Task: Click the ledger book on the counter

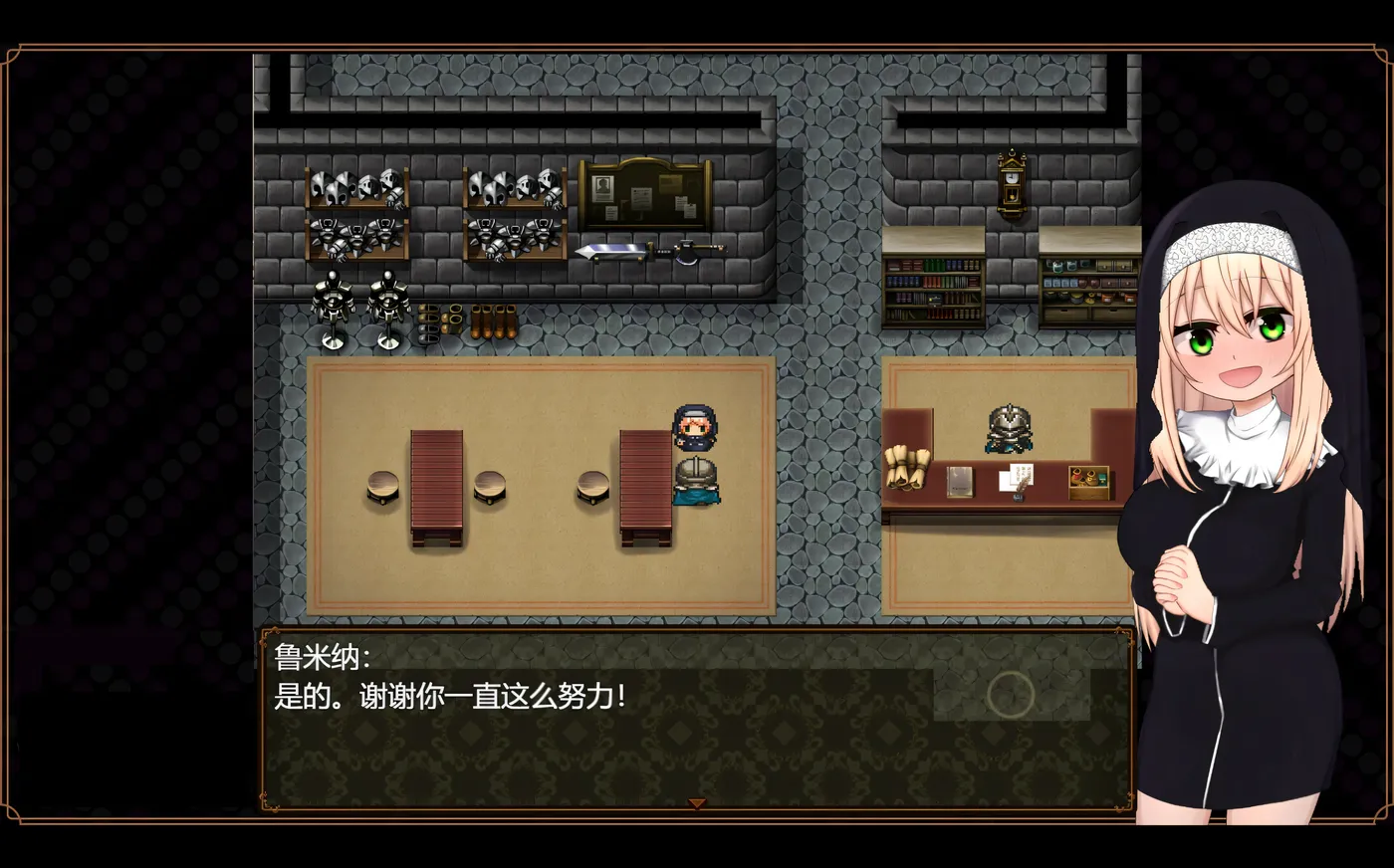Action: coord(959,481)
